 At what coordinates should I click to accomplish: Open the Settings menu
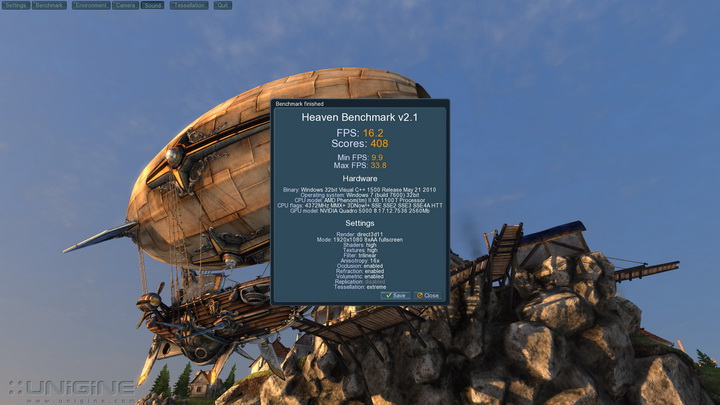pos(16,5)
